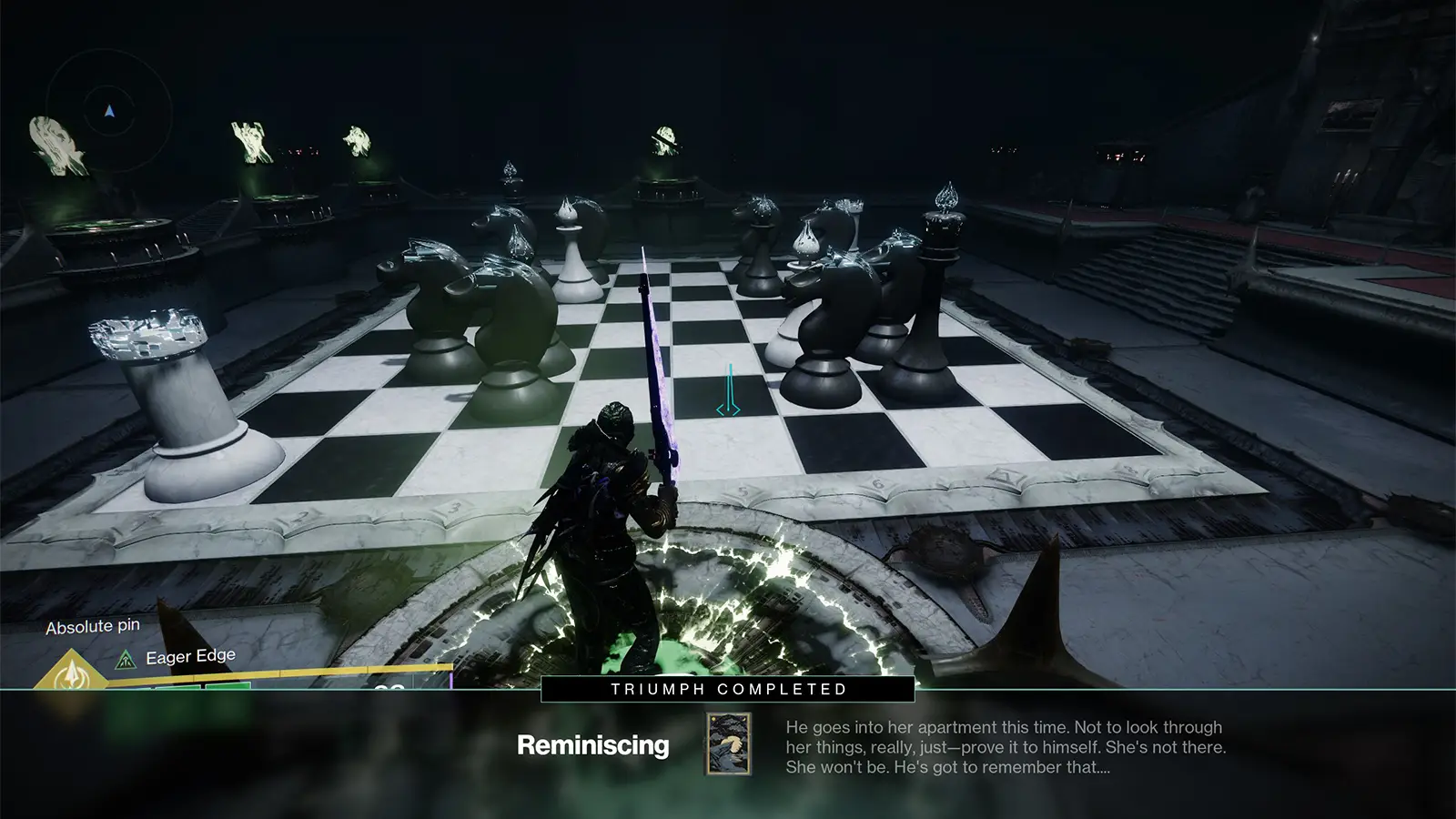Click the yellow sword charge bar
Viewport: 1456px width, 819px height.
click(273, 673)
